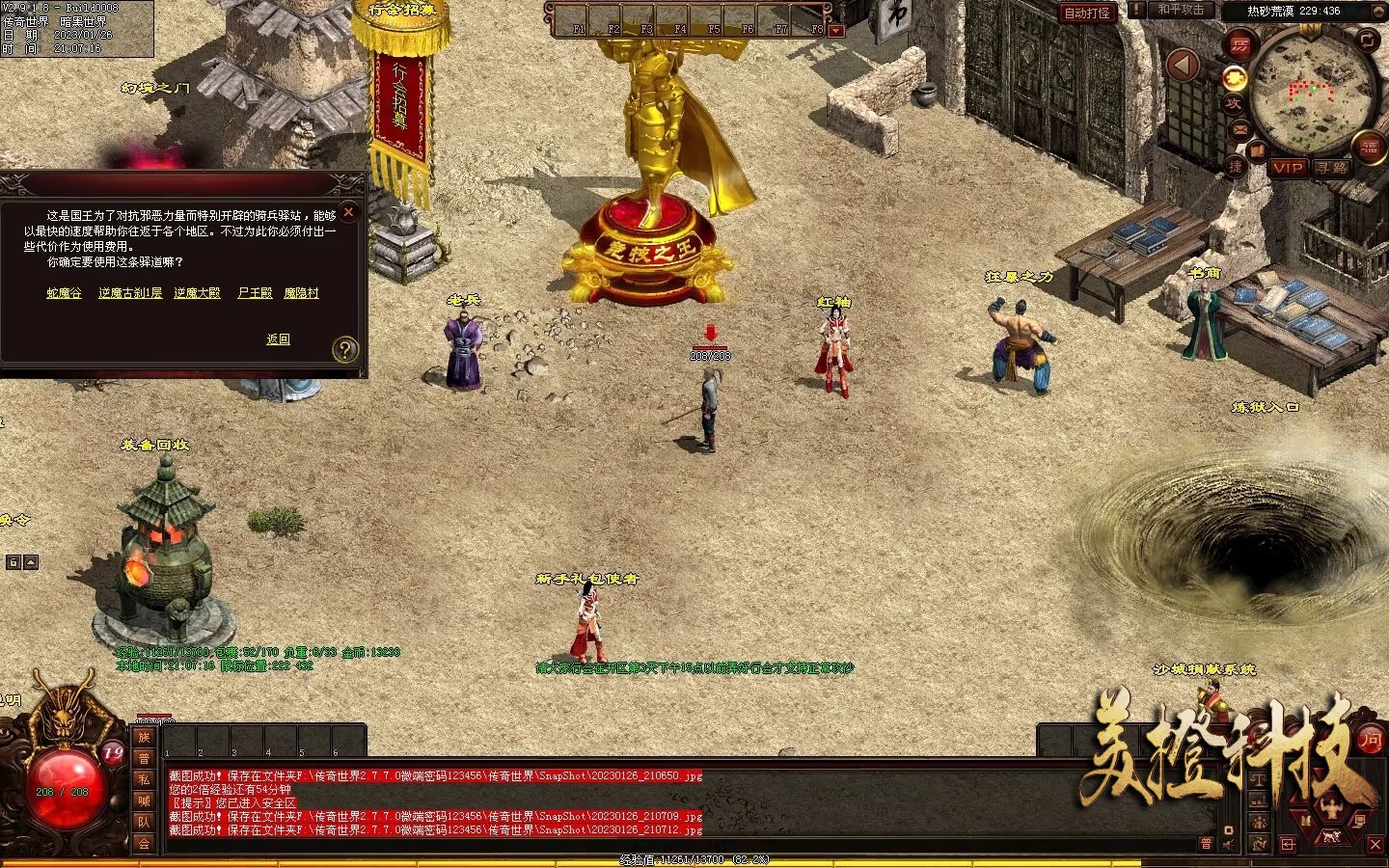Select the 逆魔古刹1层 destination link
The width and height of the screenshot is (1389, 868).
coord(130,293)
